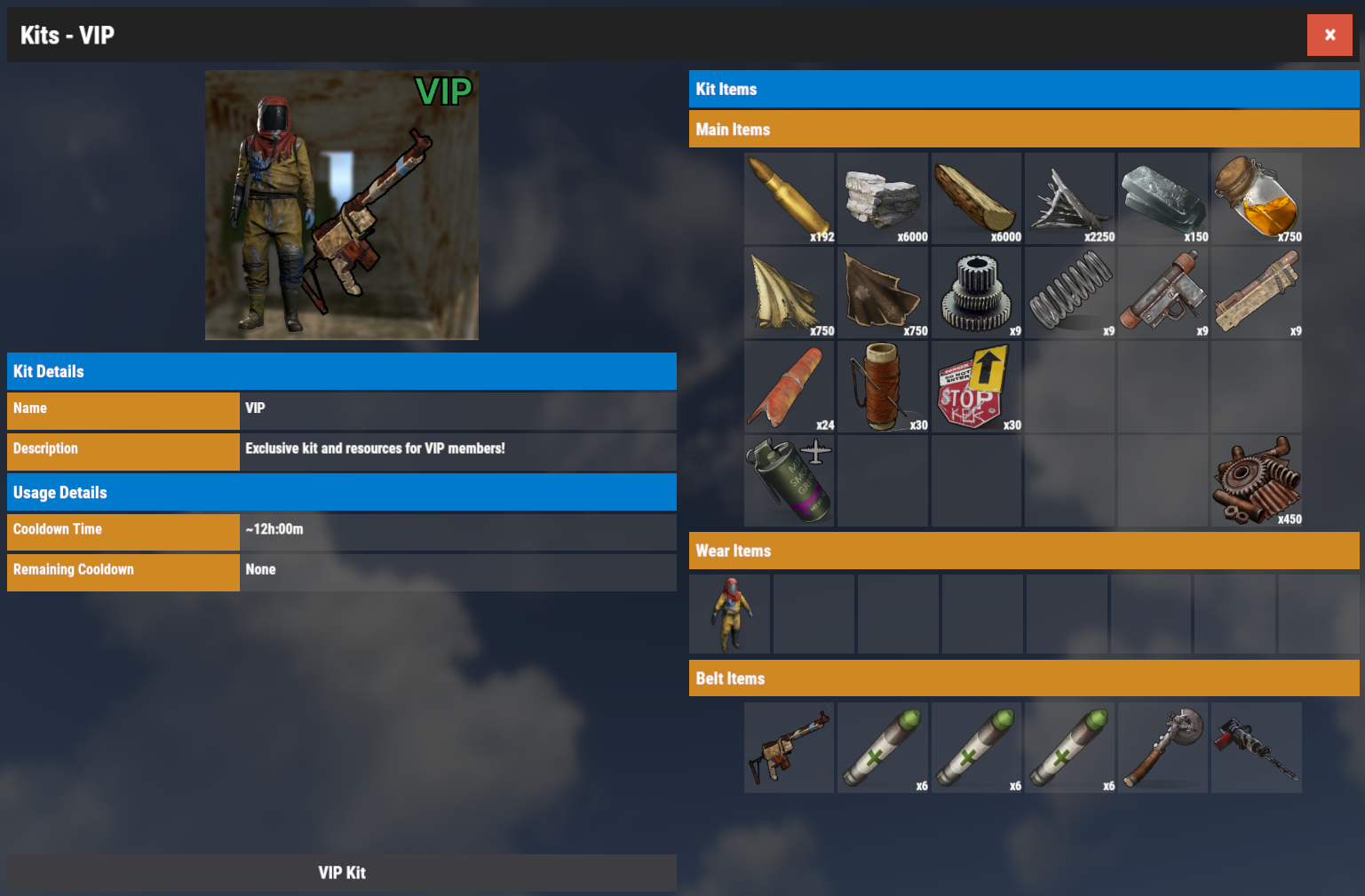This screenshot has height=896, width=1365.
Task: Click the Main Items section header
Action: click(x=1023, y=129)
